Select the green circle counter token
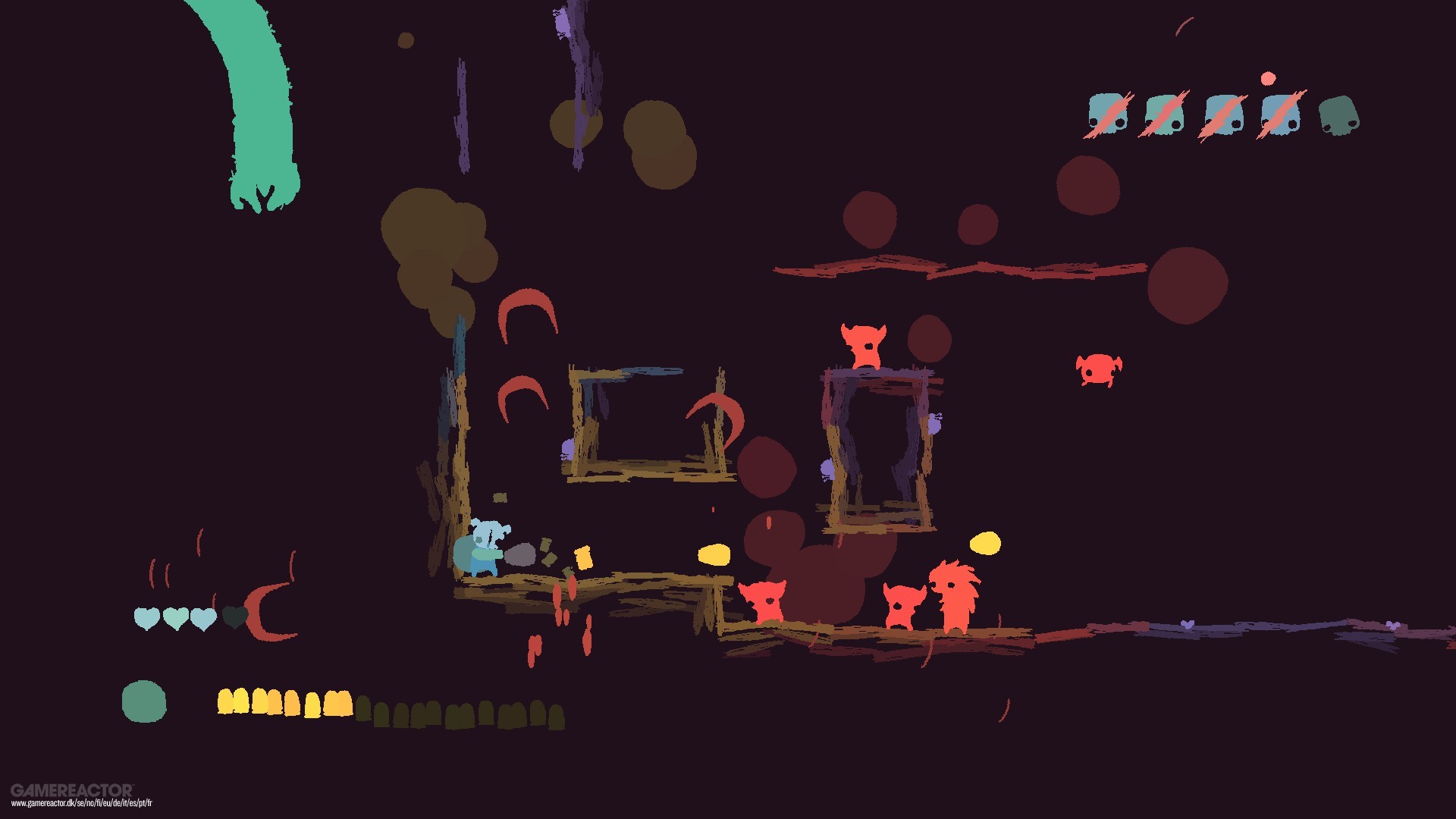Screen dimensions: 1456x819 click(x=145, y=701)
